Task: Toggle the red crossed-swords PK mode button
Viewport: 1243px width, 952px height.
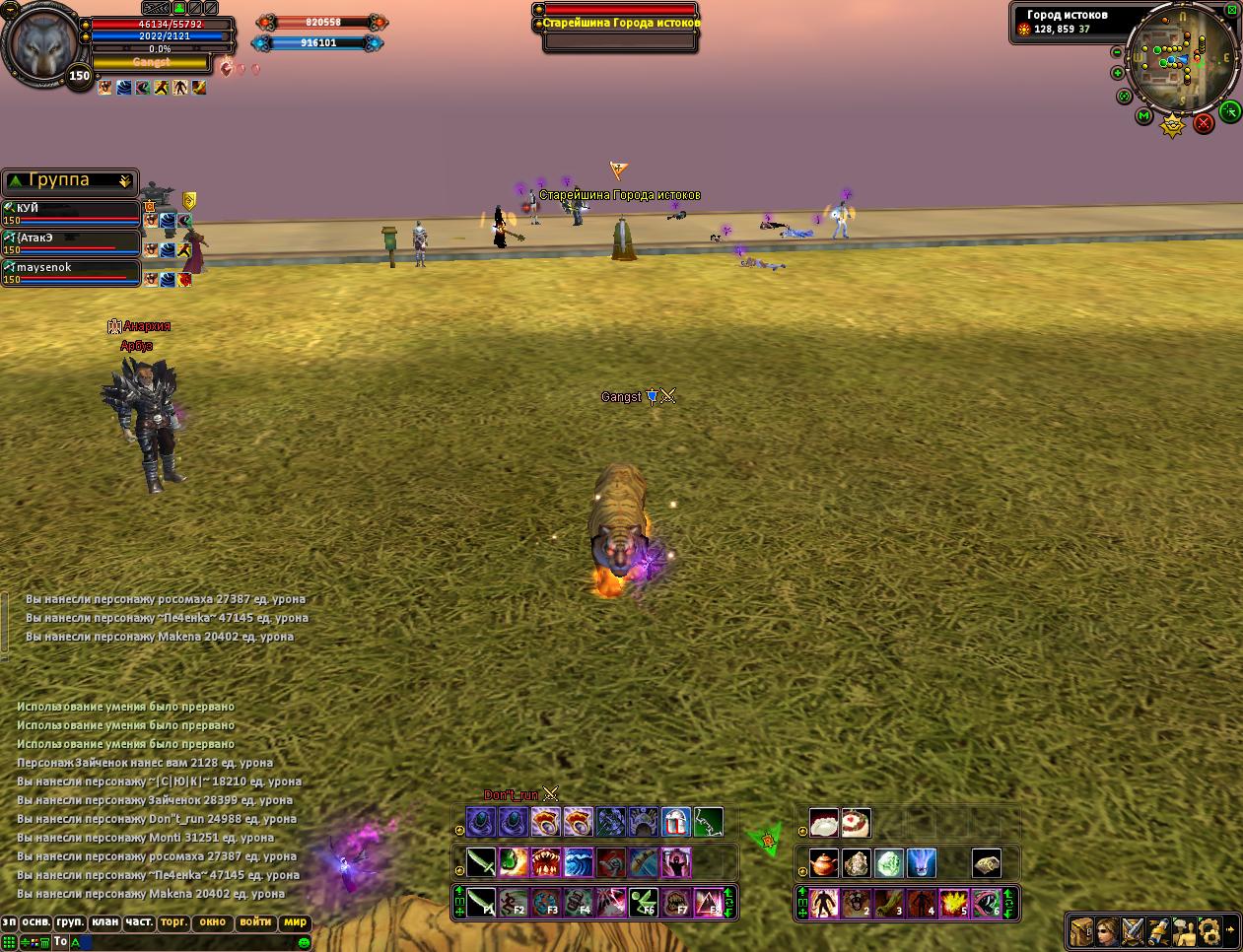Action: (x=1204, y=123)
